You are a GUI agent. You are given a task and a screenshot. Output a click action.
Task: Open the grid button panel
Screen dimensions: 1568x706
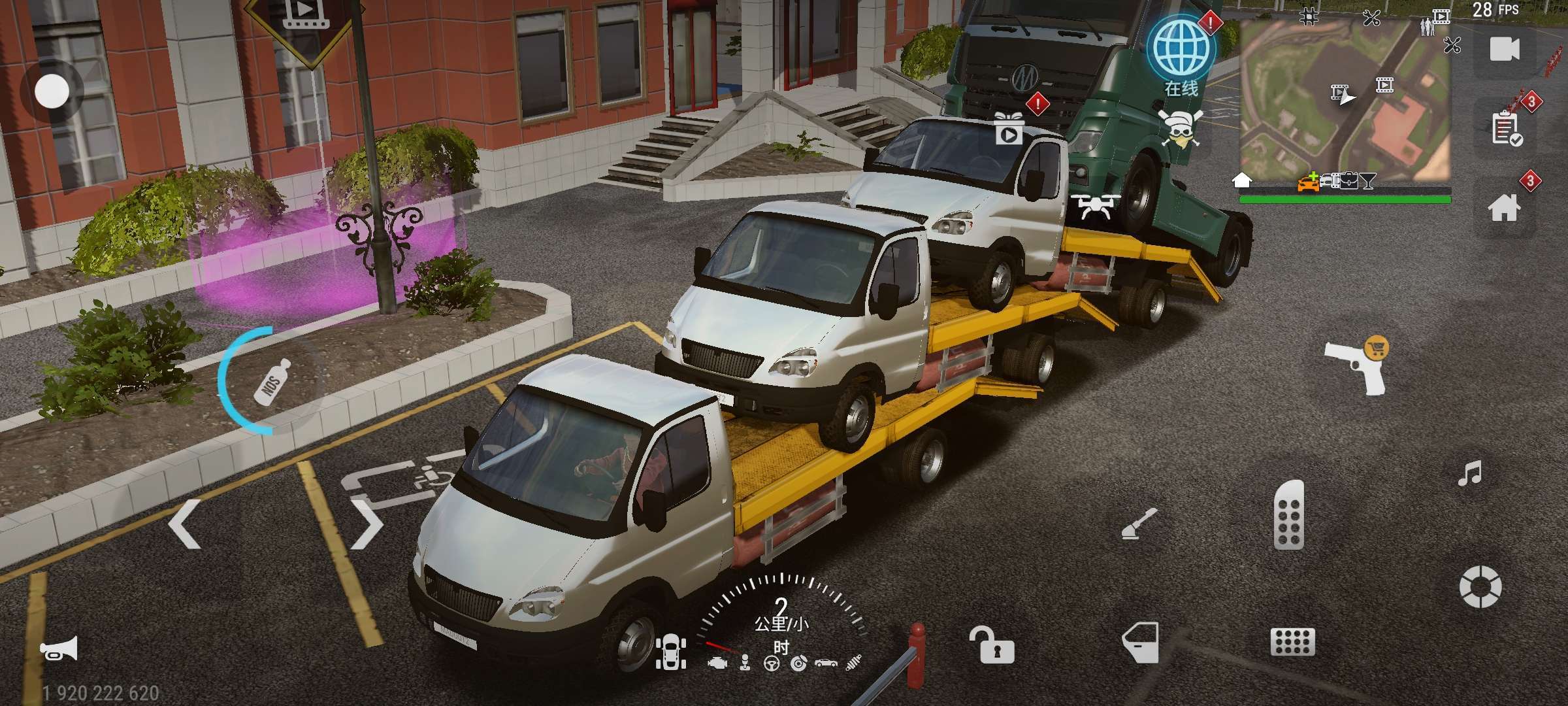tap(1292, 642)
